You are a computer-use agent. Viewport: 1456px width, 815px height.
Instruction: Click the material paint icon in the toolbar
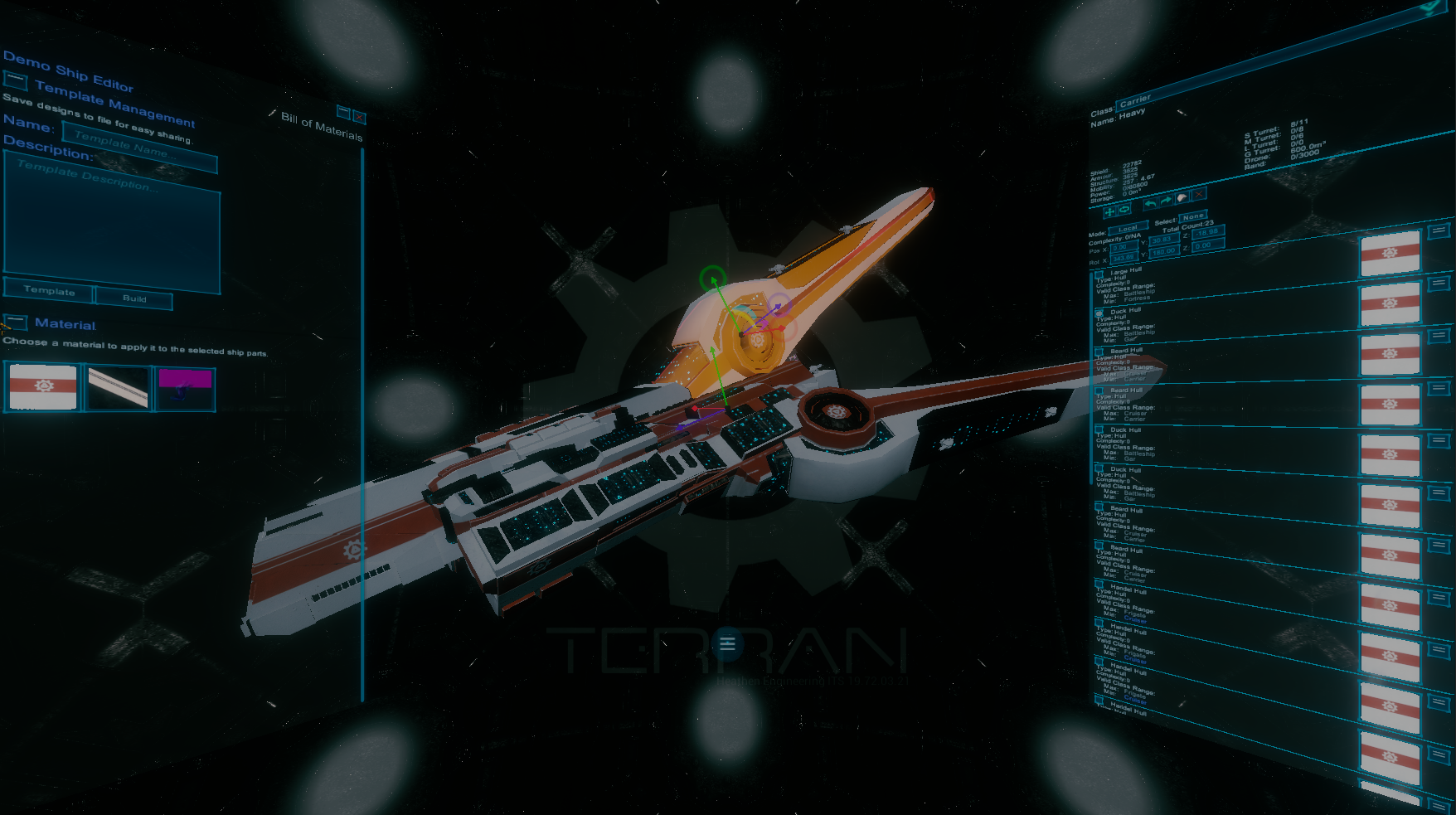coord(1182,197)
